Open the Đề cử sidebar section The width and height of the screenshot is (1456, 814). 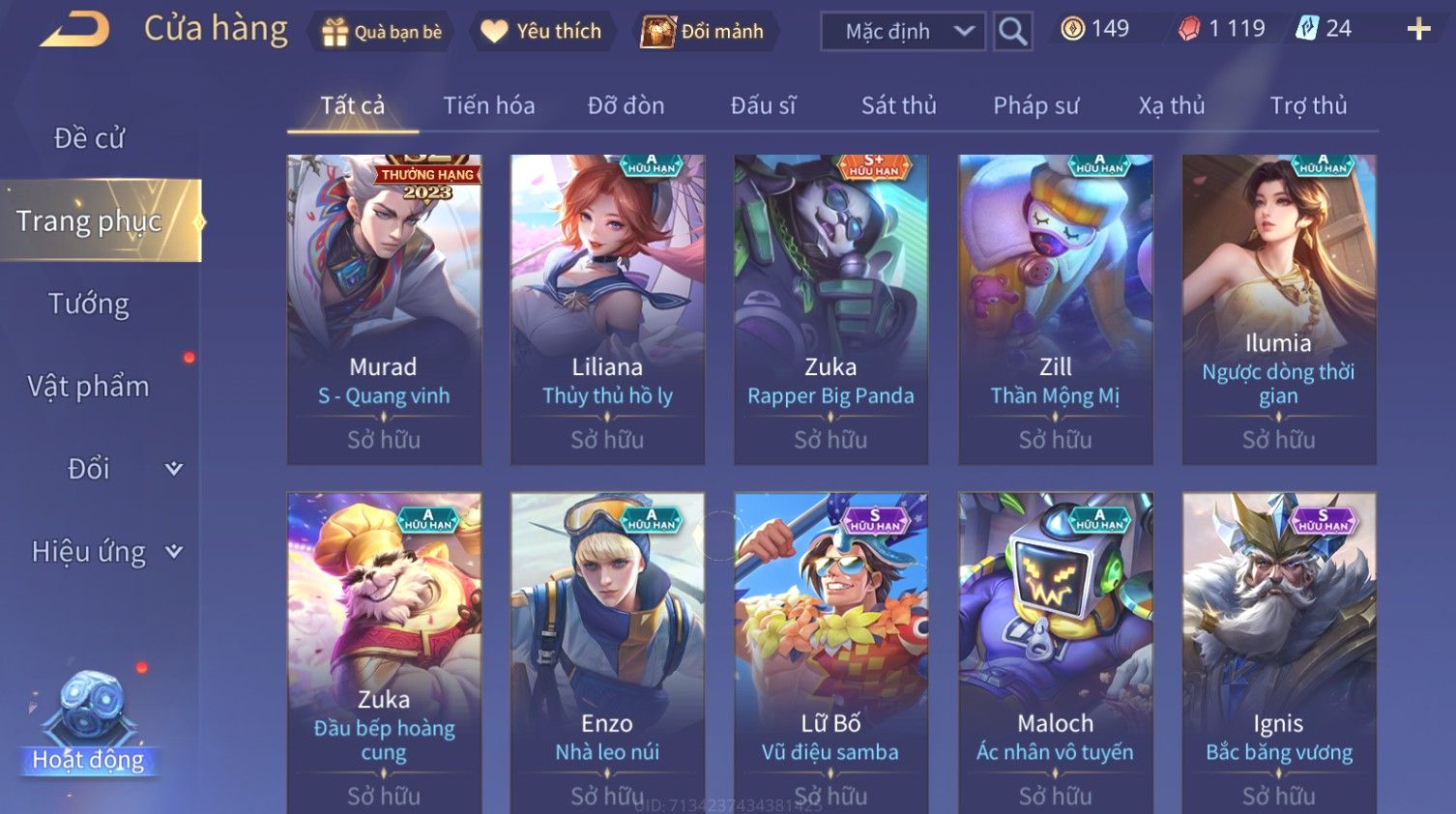coord(89,138)
